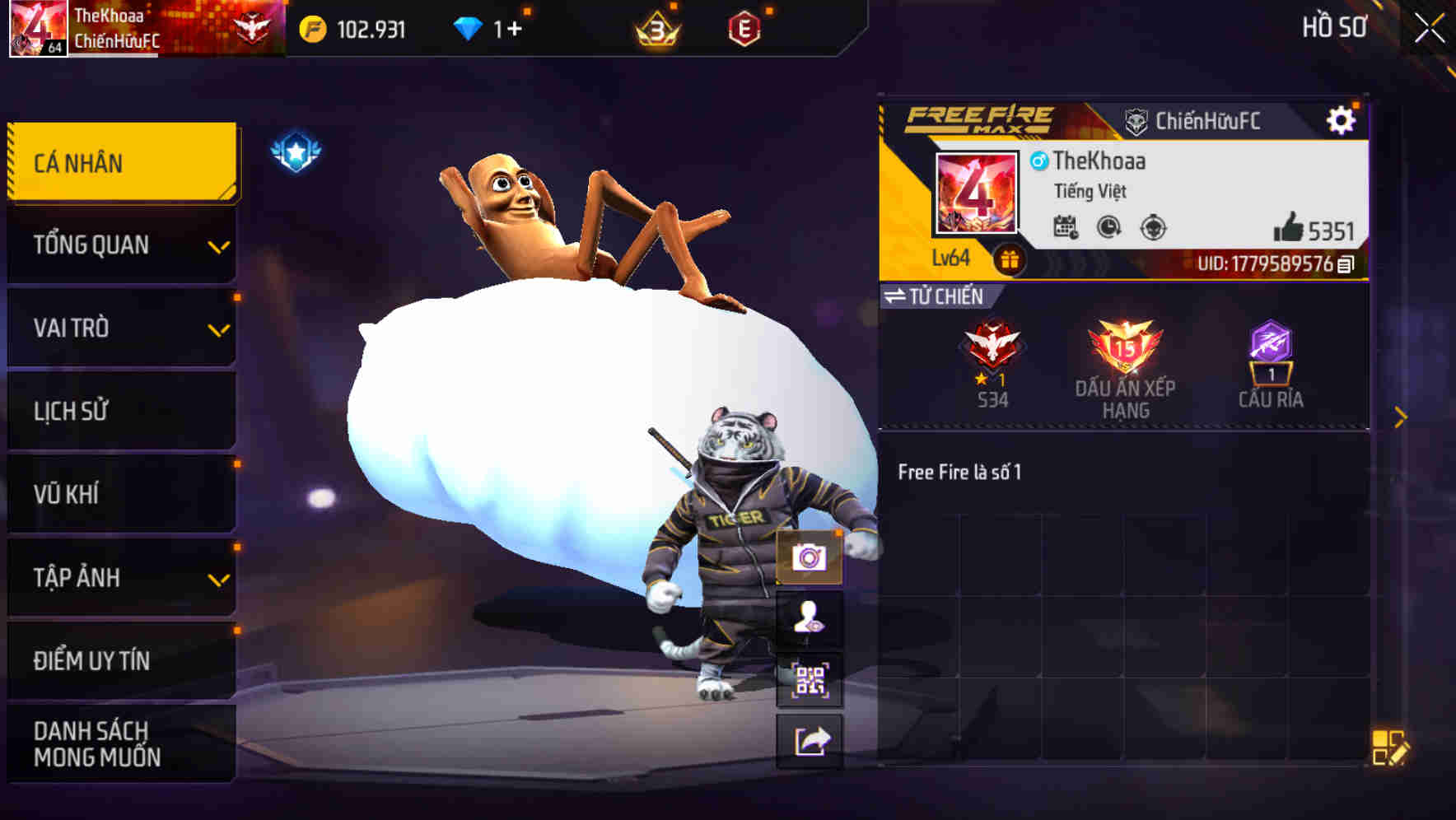Expand the VAI TRÒ section
This screenshot has width=1456, height=820.
pyautogui.click(x=120, y=328)
